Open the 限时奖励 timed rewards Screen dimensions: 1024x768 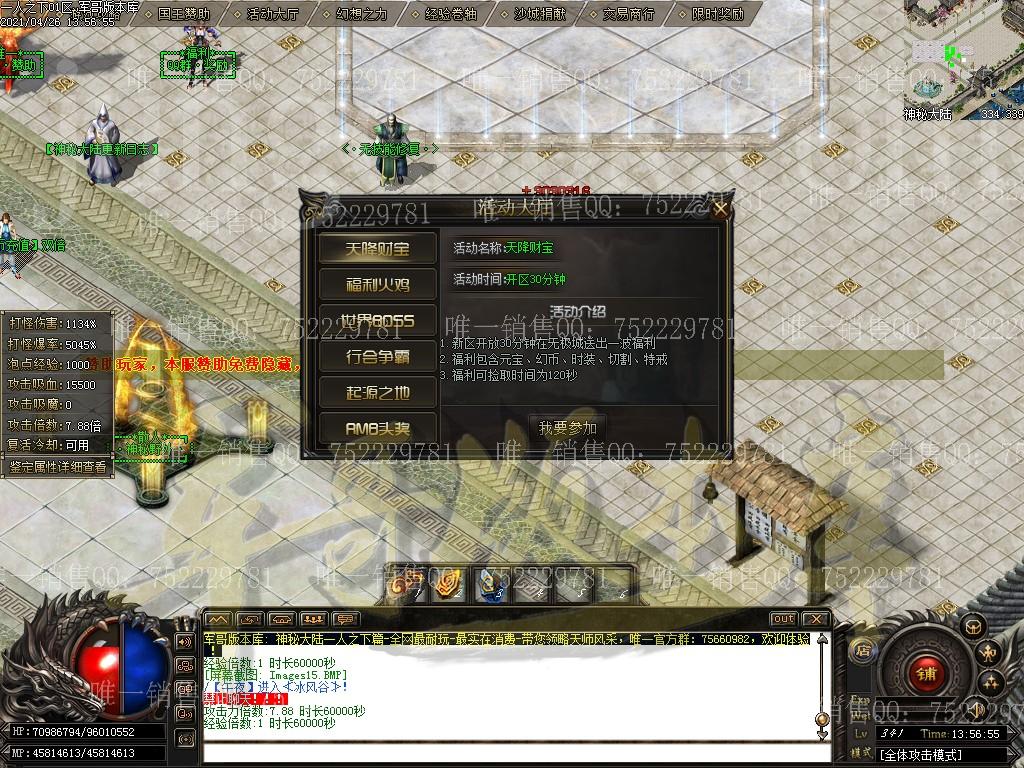pos(717,14)
